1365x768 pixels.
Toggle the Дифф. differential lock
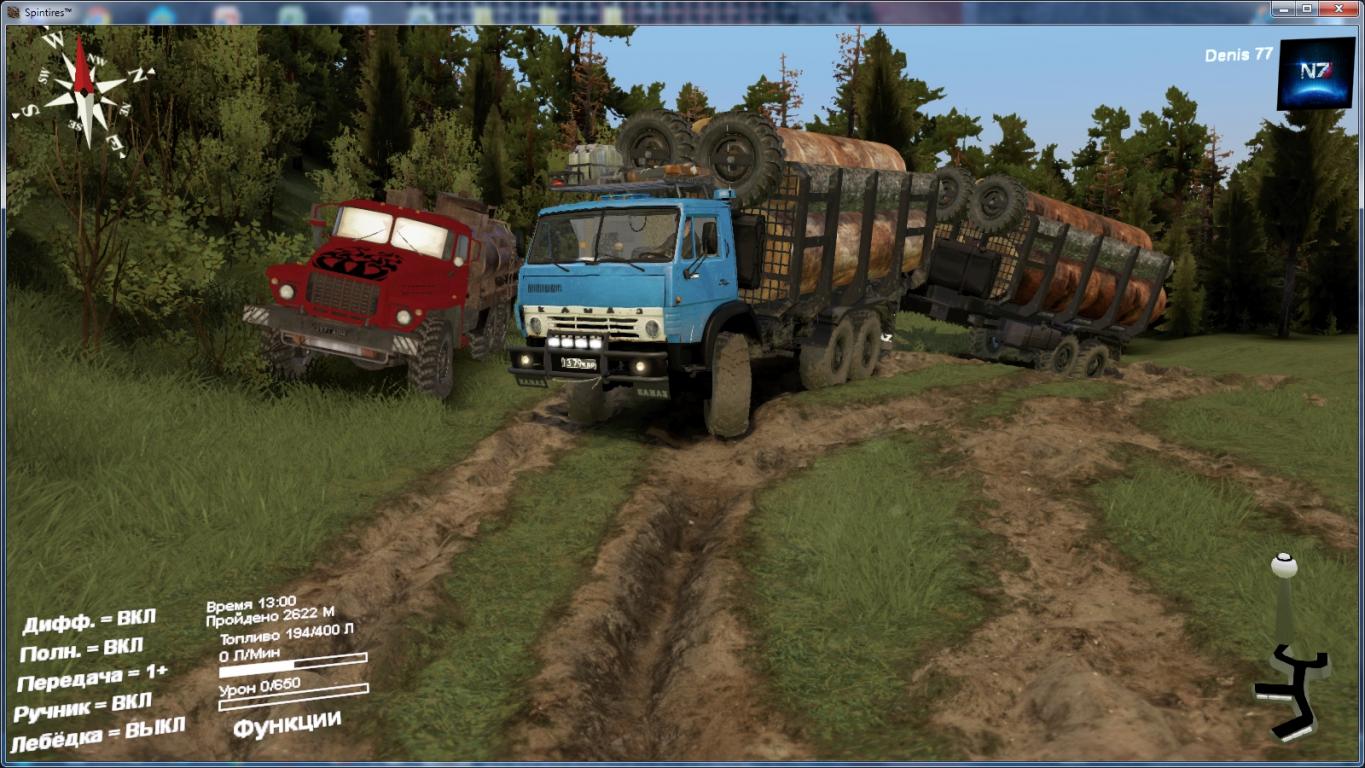(89, 622)
